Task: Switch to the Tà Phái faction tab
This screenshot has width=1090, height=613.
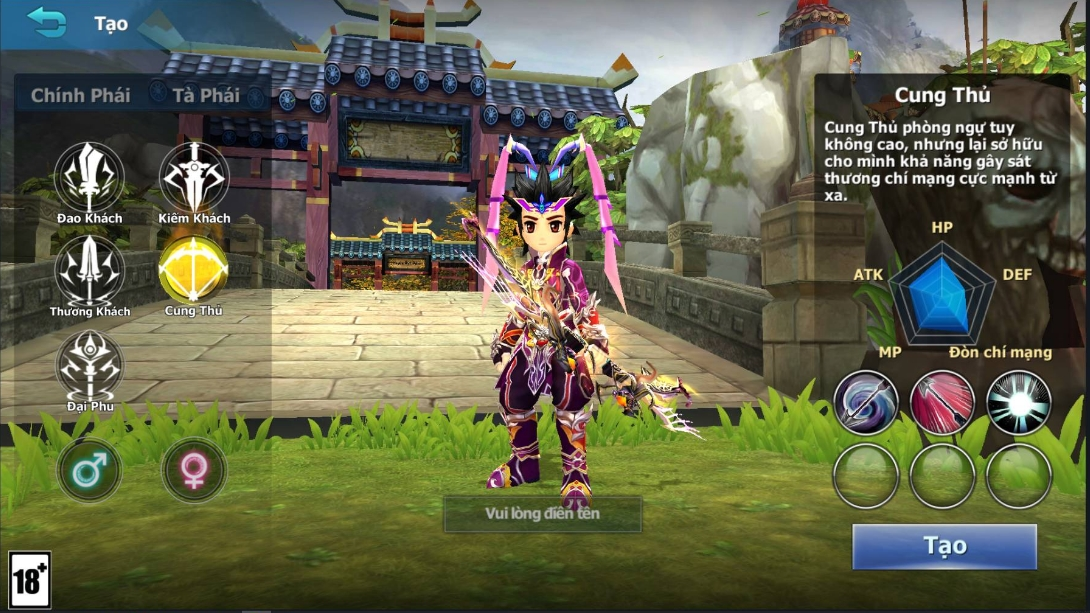Action: click(206, 96)
